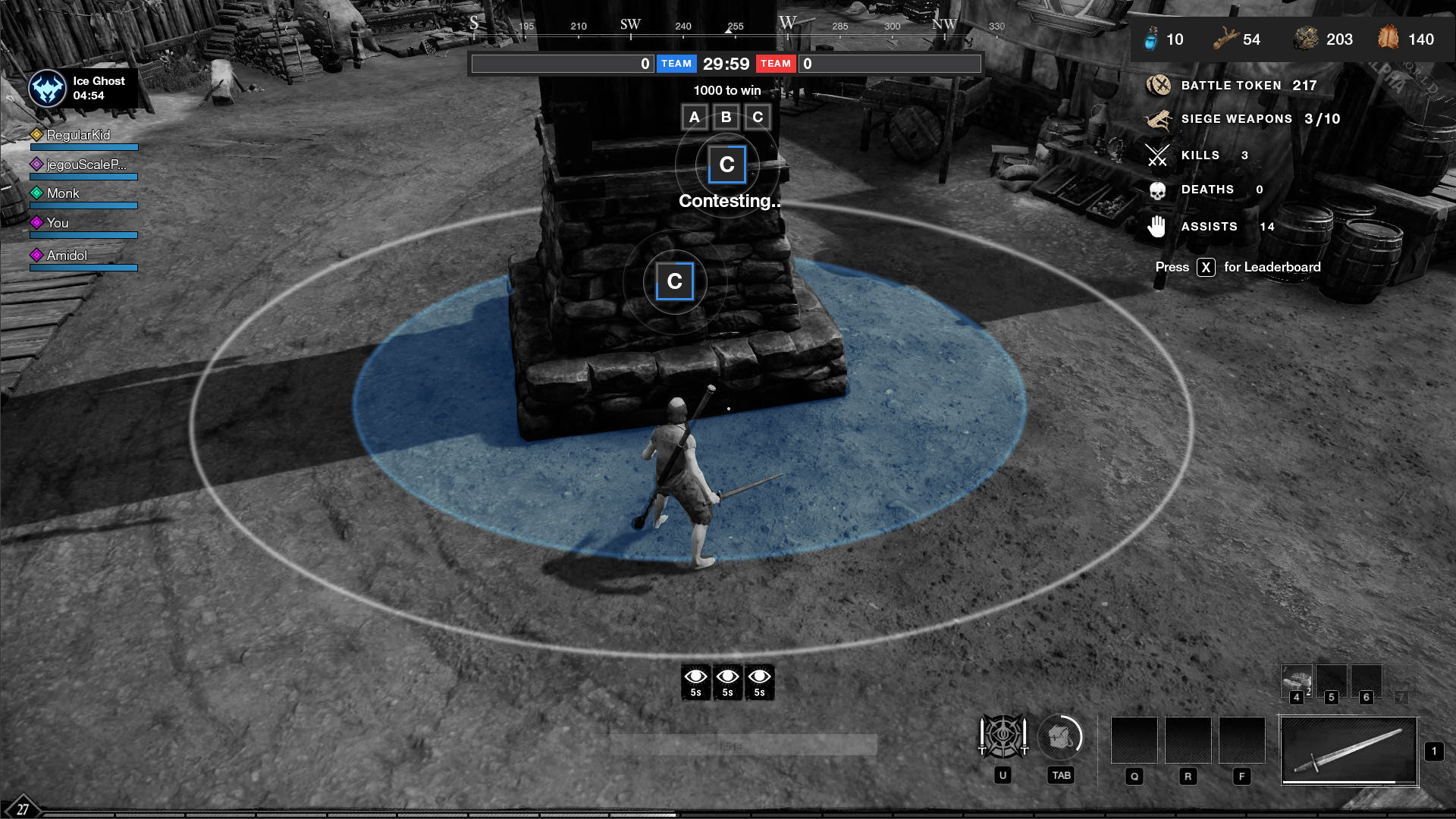This screenshot has height=819, width=1456.
Task: Click the stone resource icon
Action: (1306, 39)
